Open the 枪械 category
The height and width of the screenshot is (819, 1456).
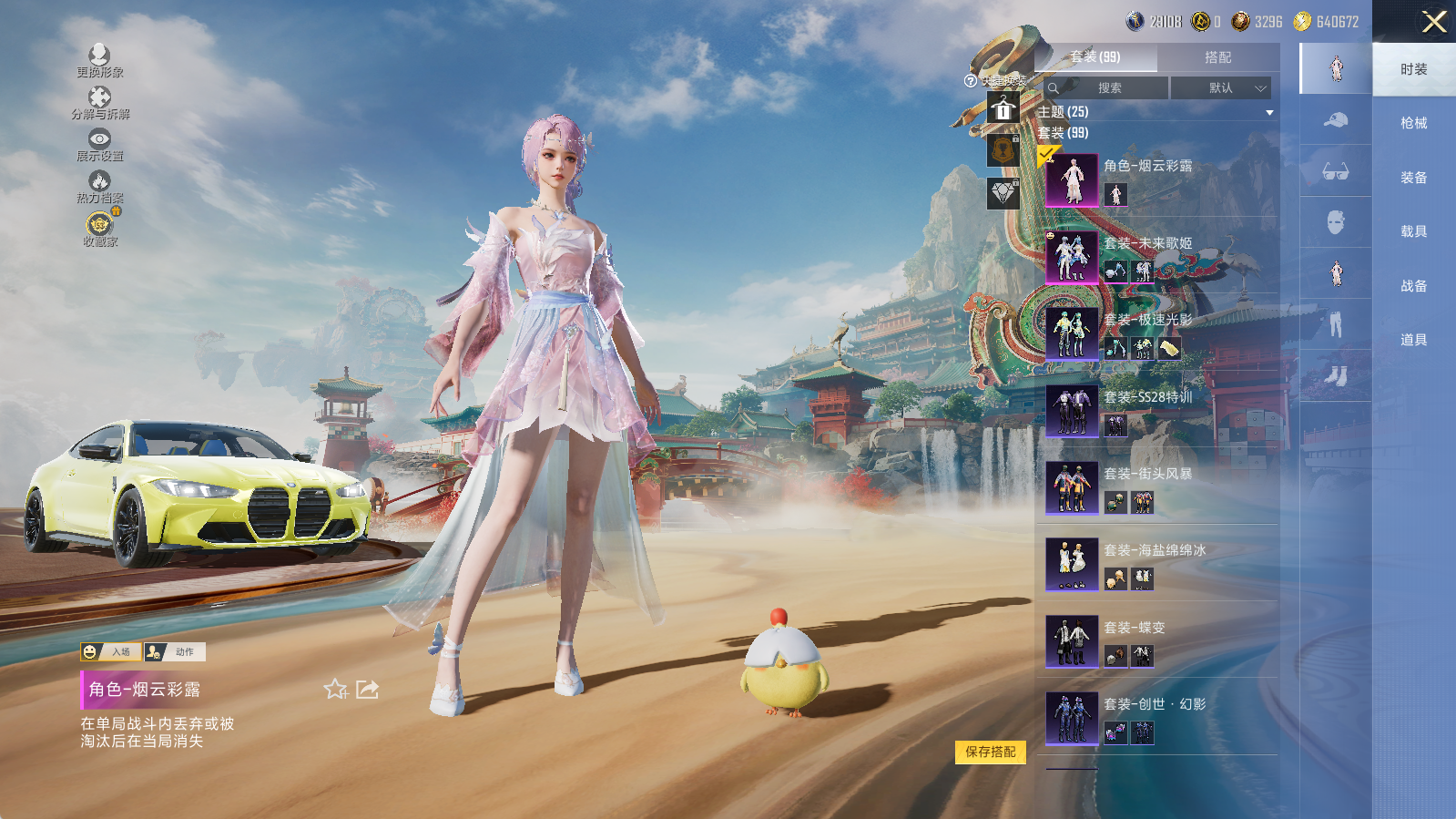coord(1413,123)
